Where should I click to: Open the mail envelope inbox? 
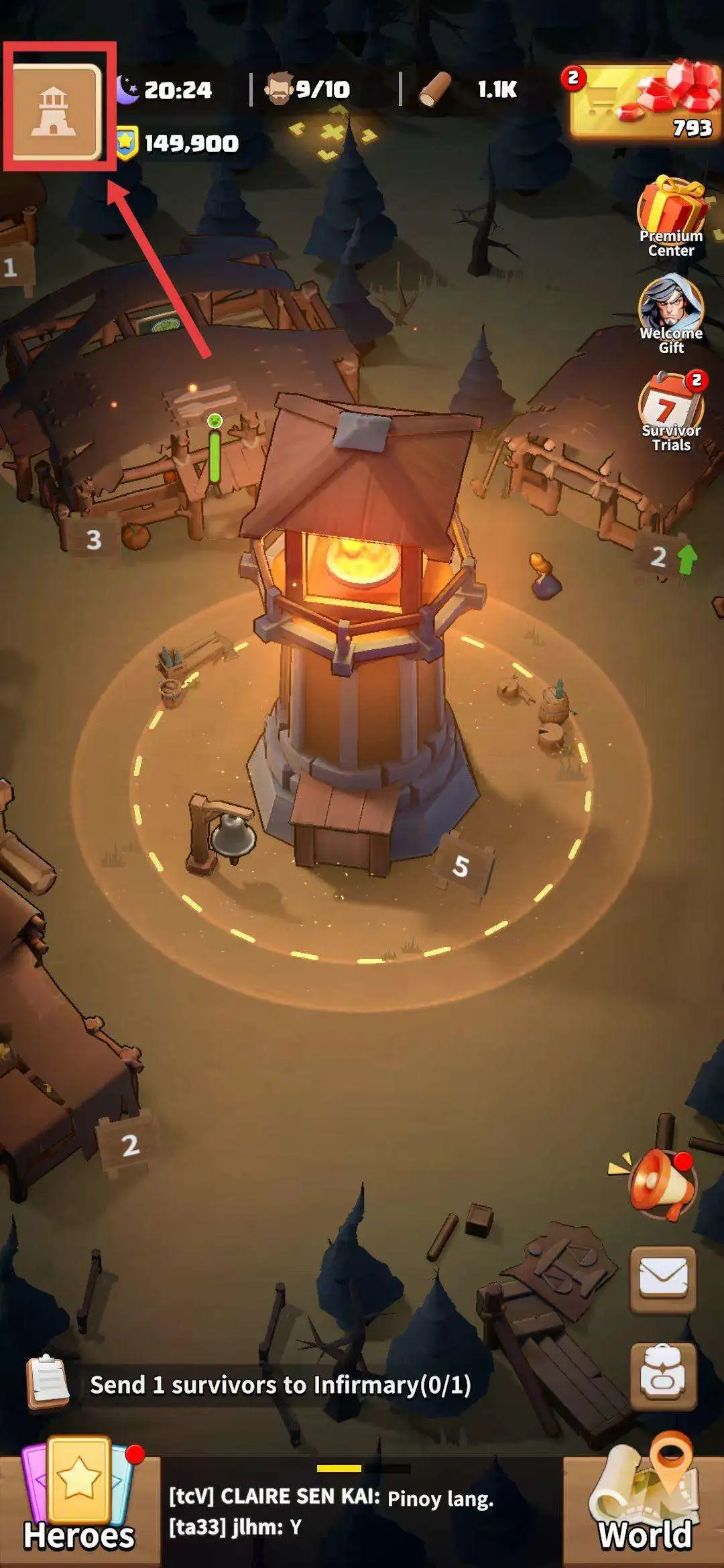click(662, 1279)
